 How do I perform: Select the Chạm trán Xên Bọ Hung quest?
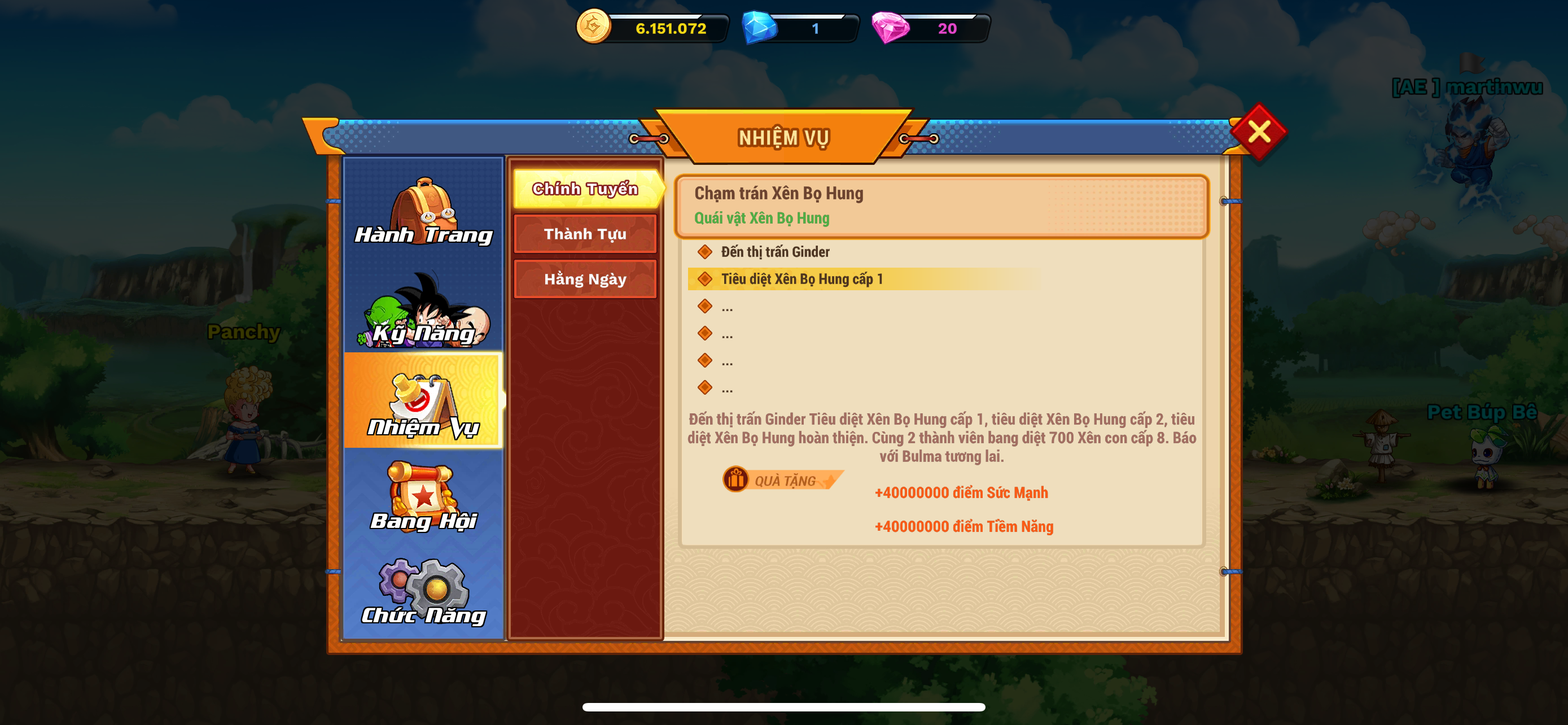[x=941, y=206]
